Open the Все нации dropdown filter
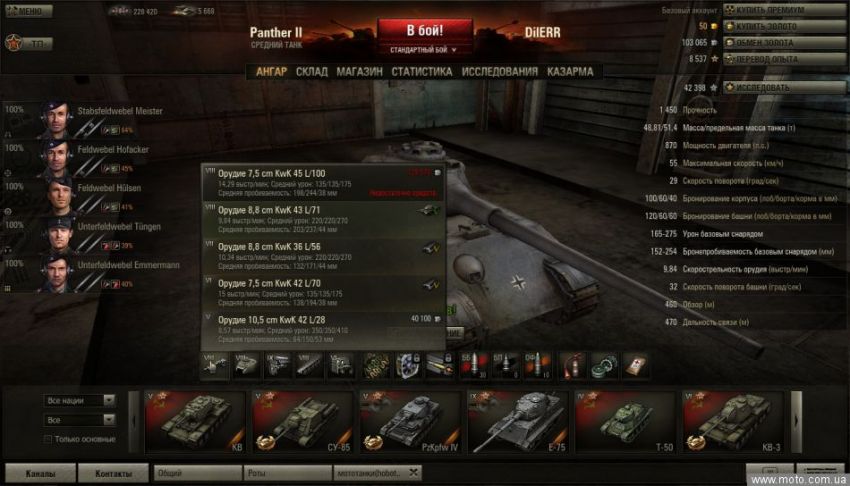Screen dimensions: 850x486 click(x=80, y=400)
